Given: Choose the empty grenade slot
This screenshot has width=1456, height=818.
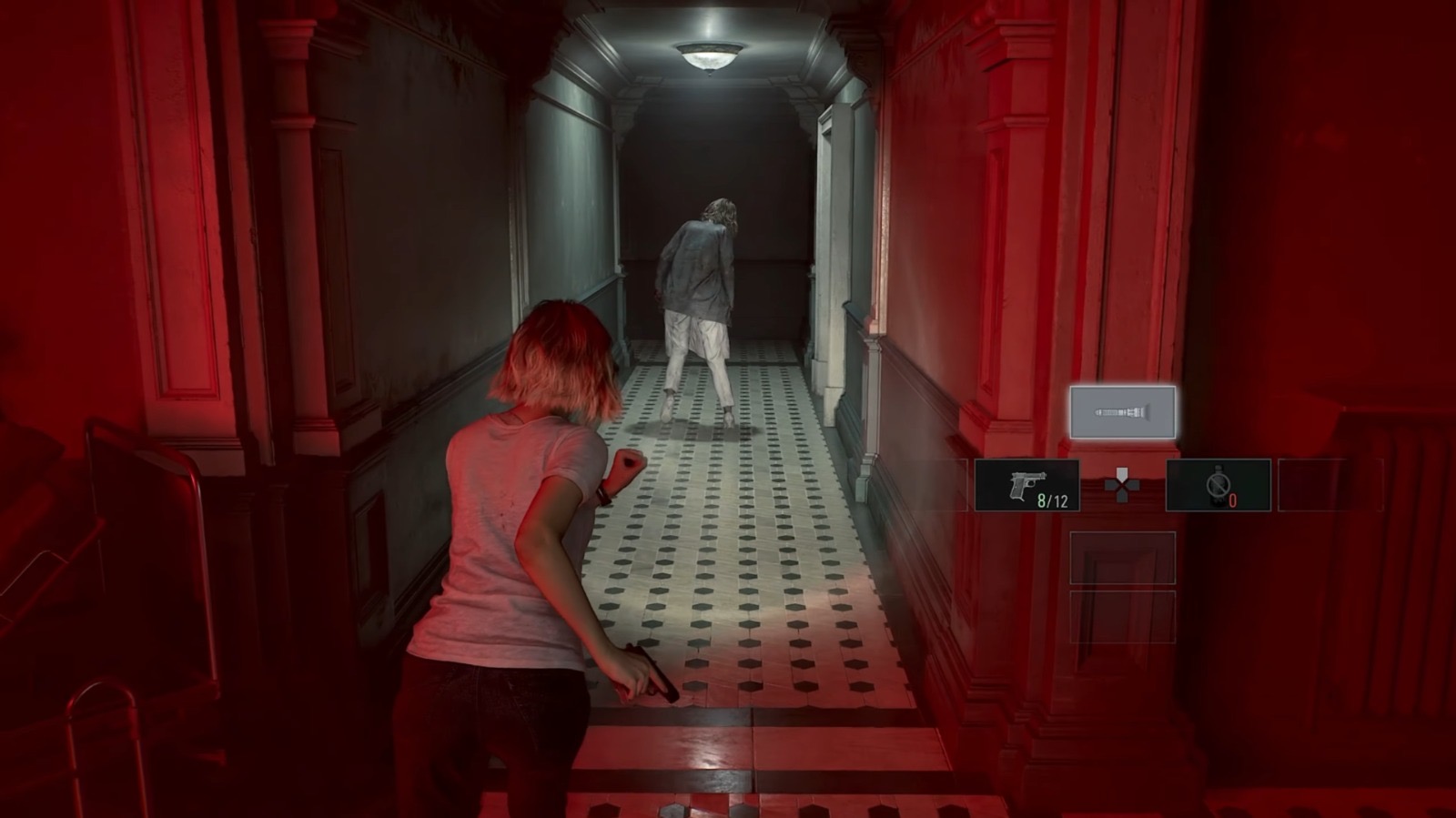Looking at the screenshot, I should (x=1218, y=486).
